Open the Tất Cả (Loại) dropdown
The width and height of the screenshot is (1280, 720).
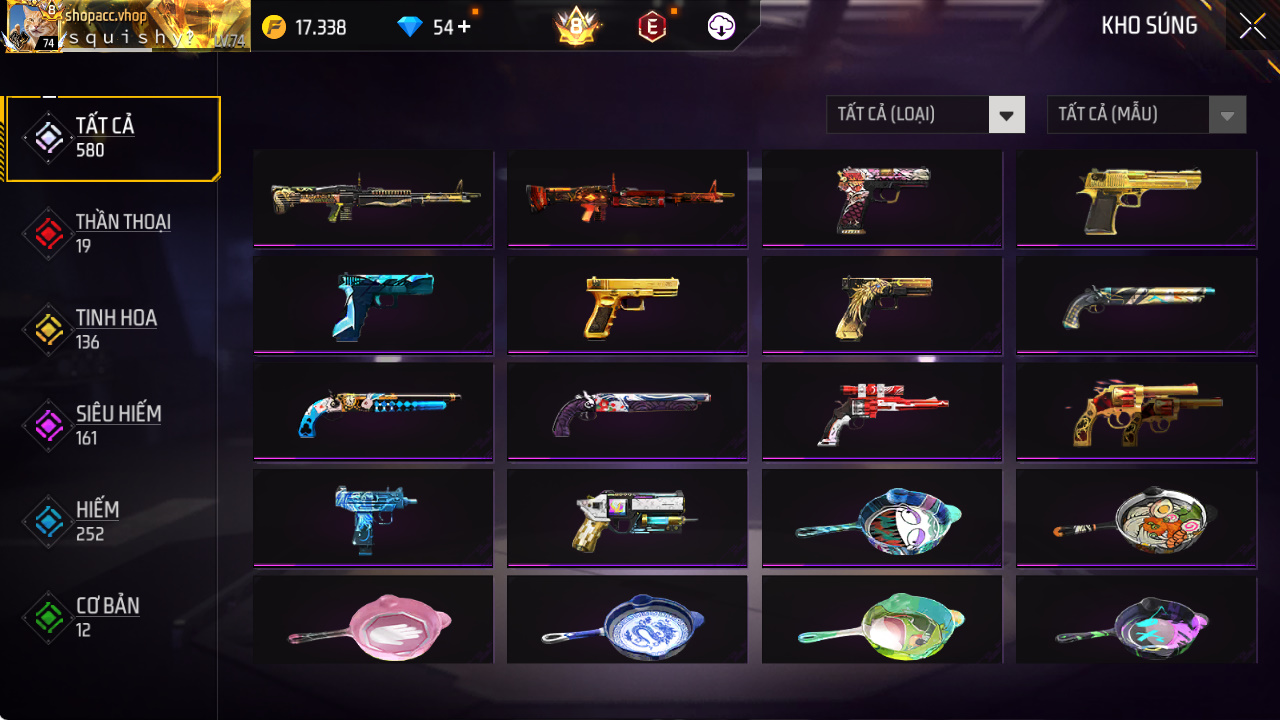[x=925, y=115]
